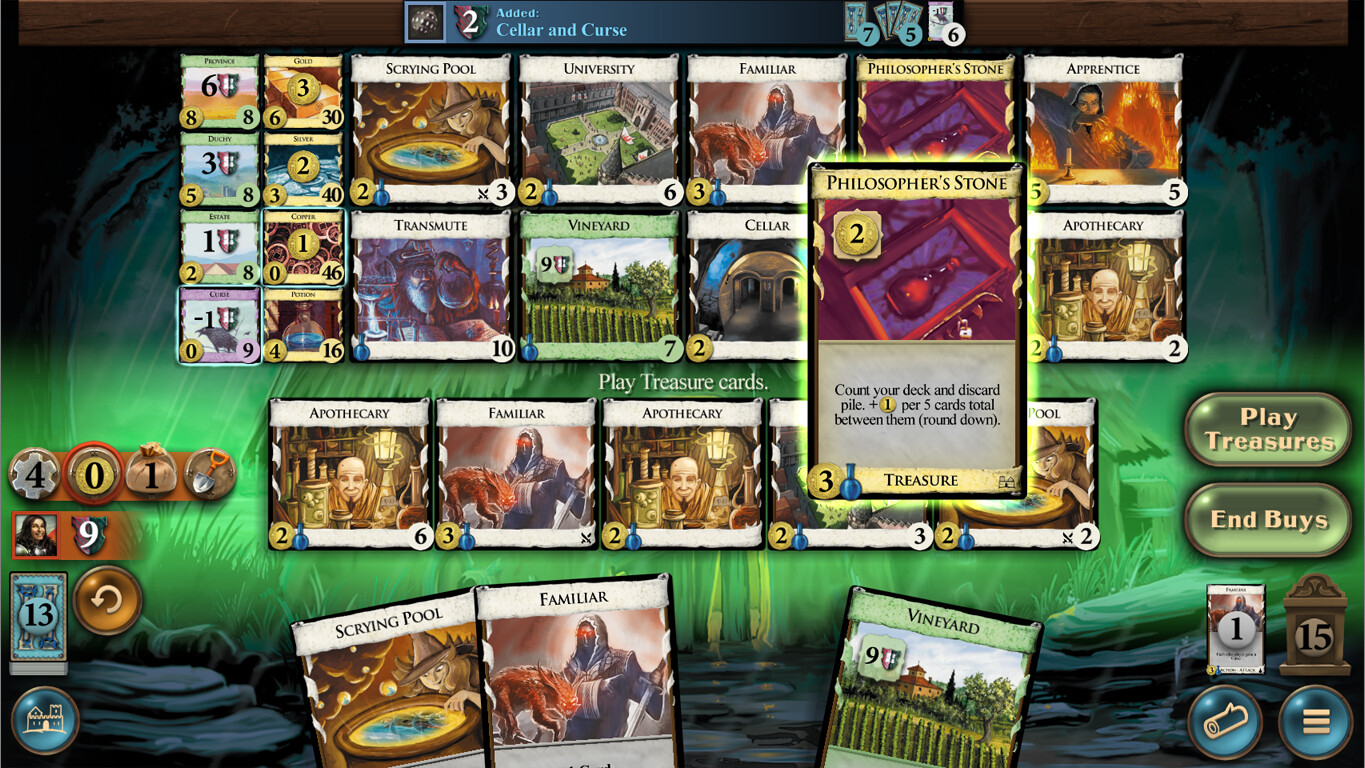Click the castle icon in bottom left corner
1365x768 pixels.
[45, 719]
